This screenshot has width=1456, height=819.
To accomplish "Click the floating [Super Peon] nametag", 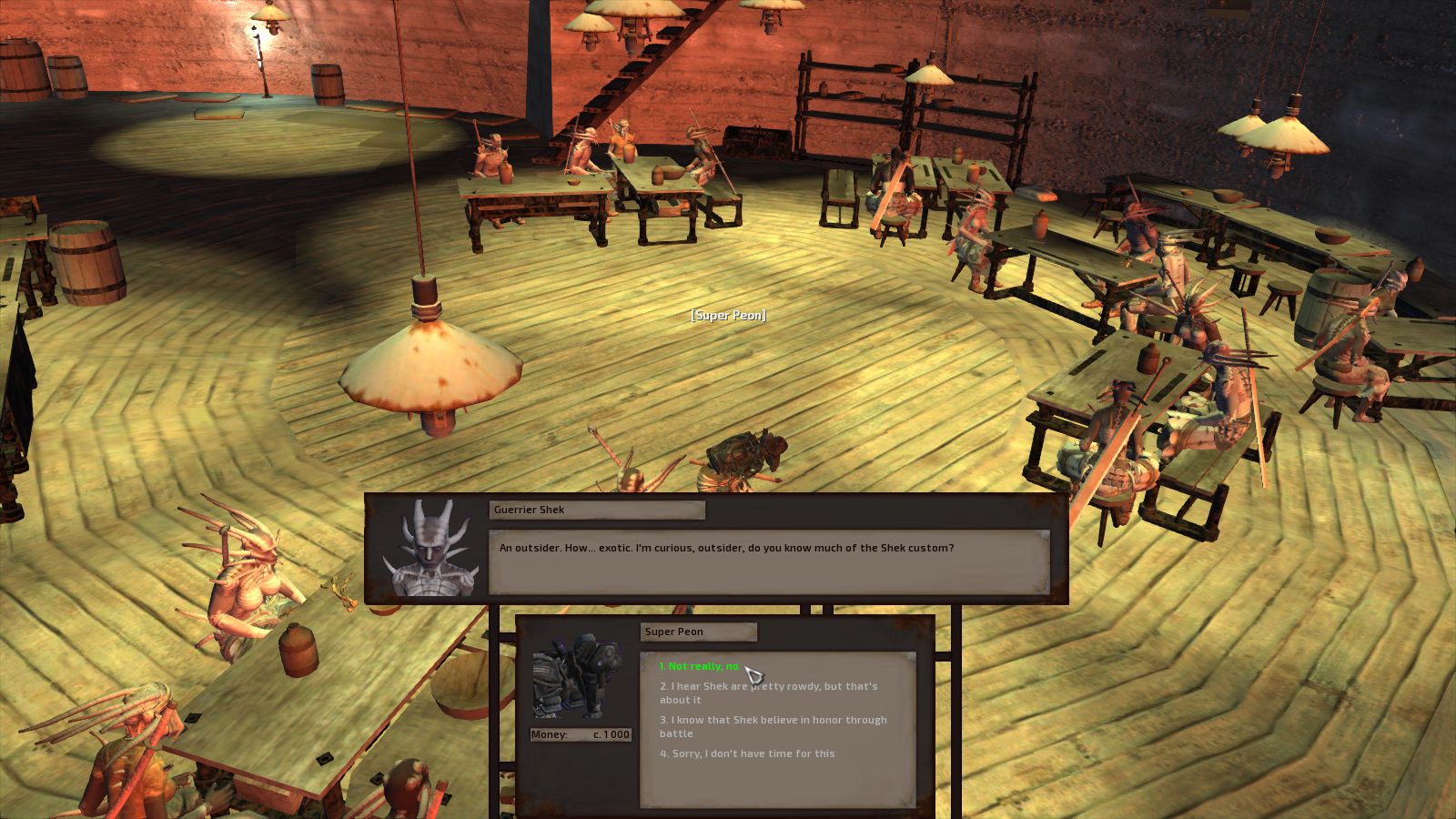I will coord(730,315).
